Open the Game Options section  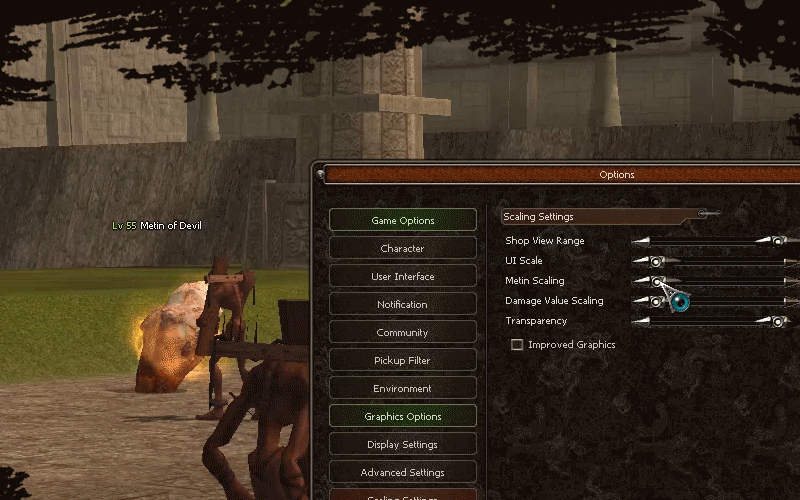[402, 220]
